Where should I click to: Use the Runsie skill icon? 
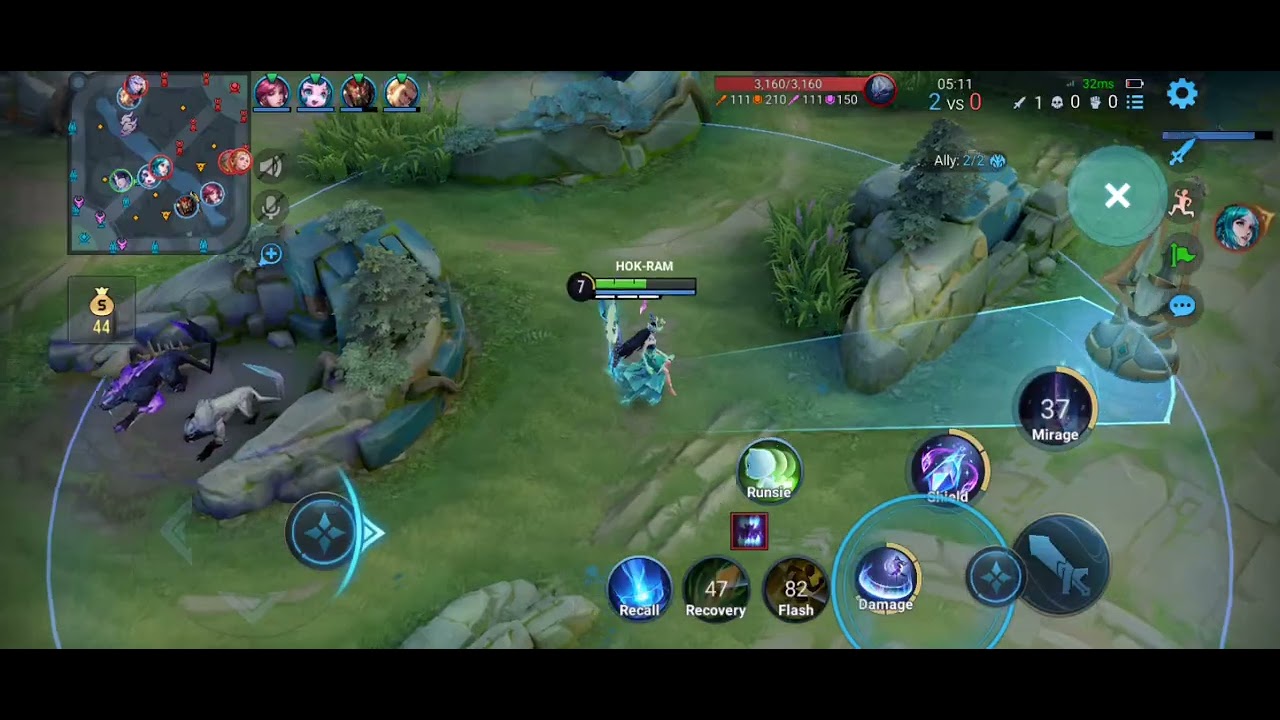[x=769, y=470]
